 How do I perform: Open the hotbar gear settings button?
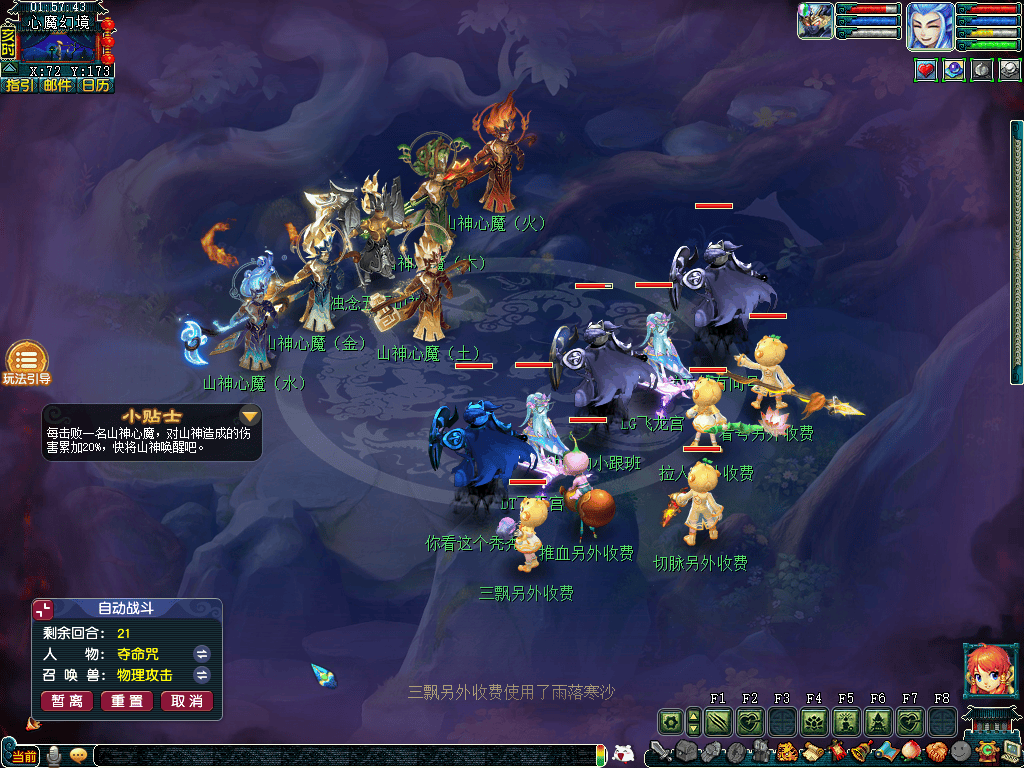click(669, 721)
